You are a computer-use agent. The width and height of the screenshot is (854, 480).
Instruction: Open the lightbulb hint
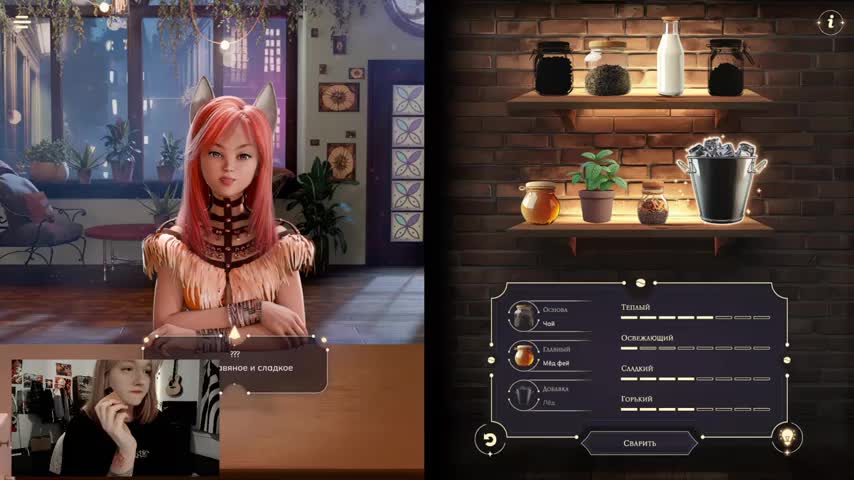[787, 437]
